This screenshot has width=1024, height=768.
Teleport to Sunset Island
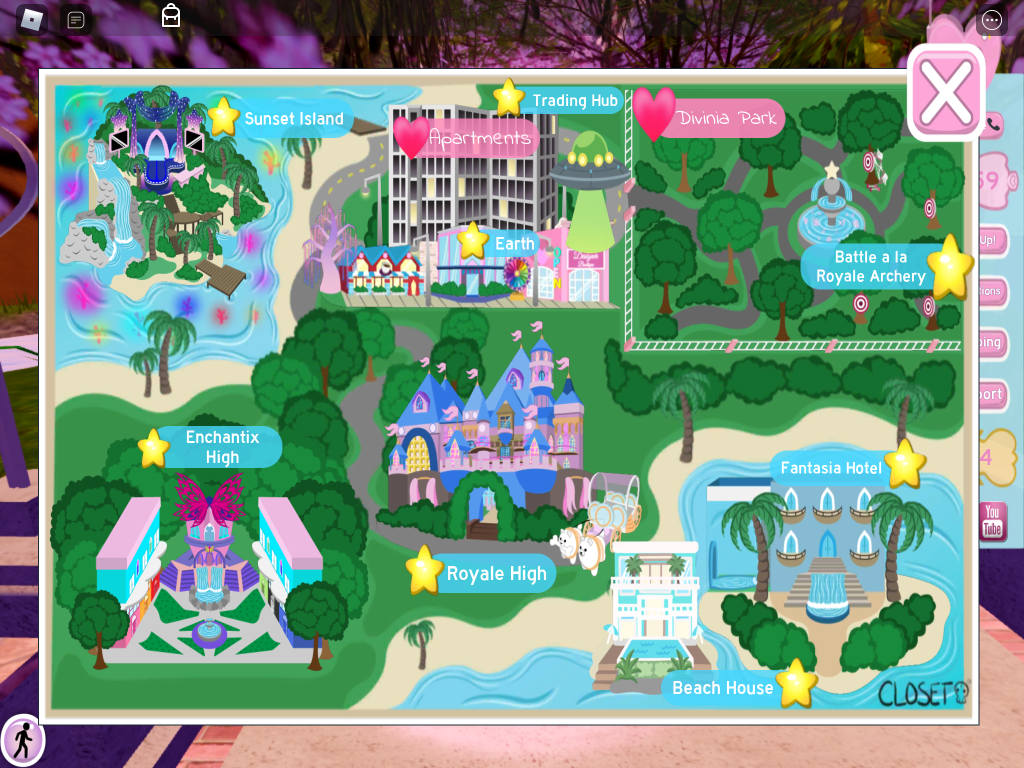tap(293, 118)
